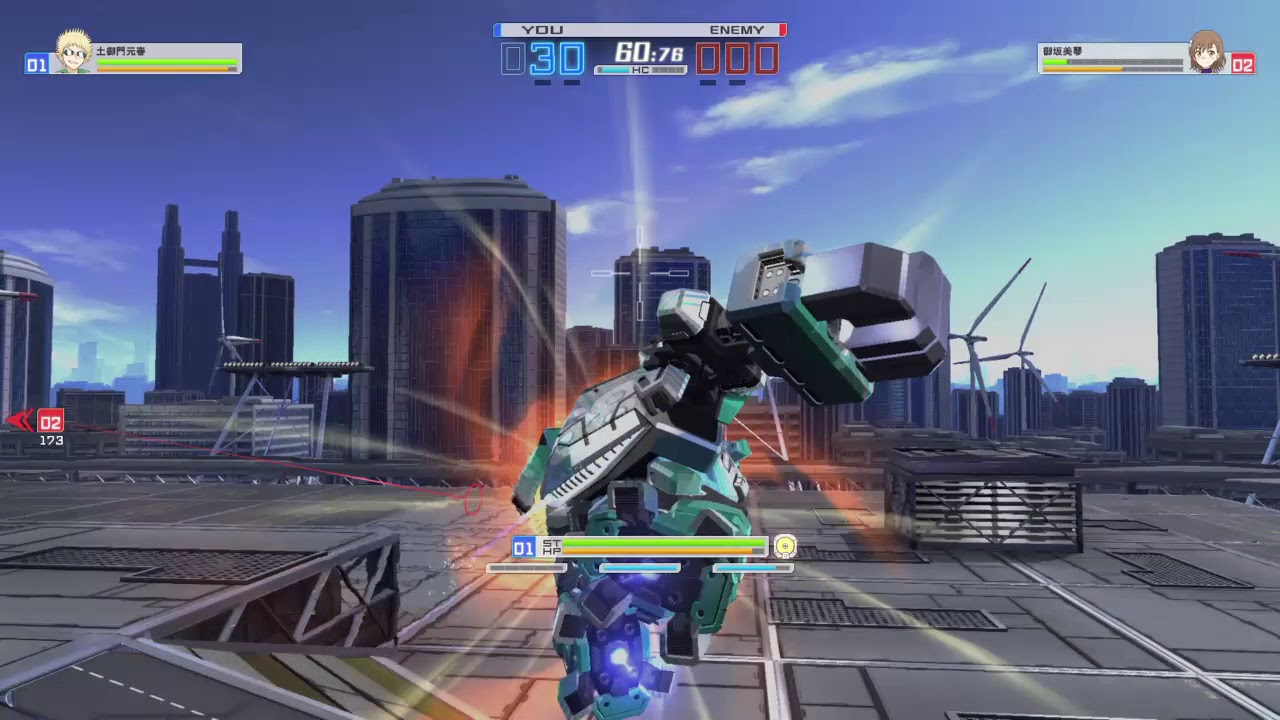Click the yellow coin indicator beside the HP bar
The image size is (1280, 720).
point(786,546)
